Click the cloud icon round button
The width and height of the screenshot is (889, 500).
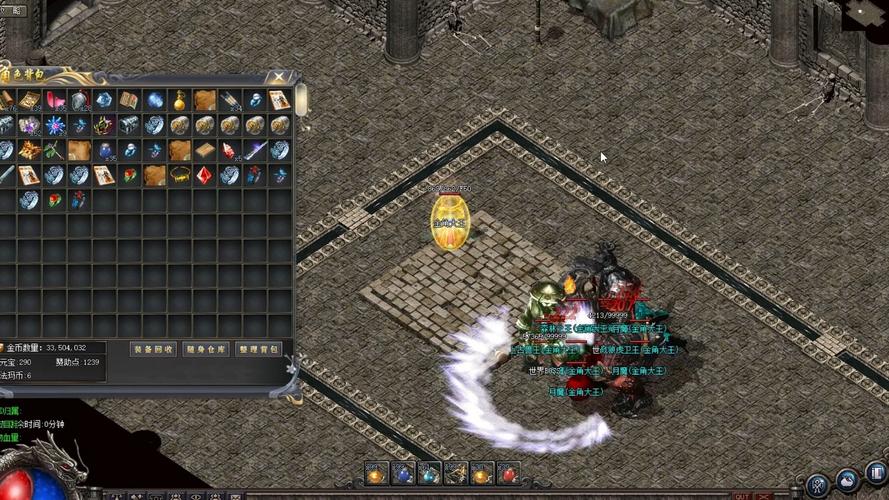pos(848,482)
